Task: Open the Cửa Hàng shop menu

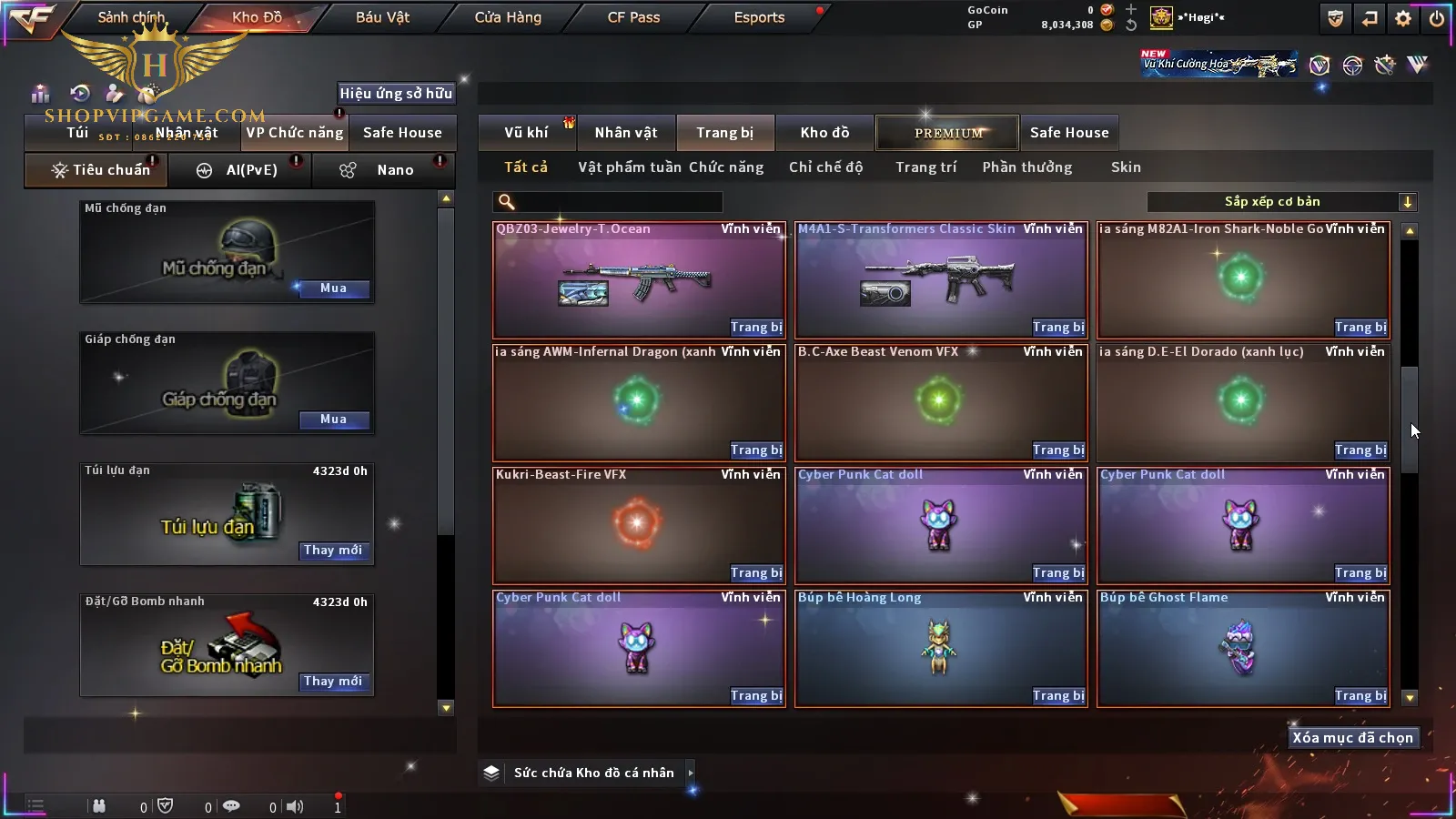Action: tap(508, 17)
